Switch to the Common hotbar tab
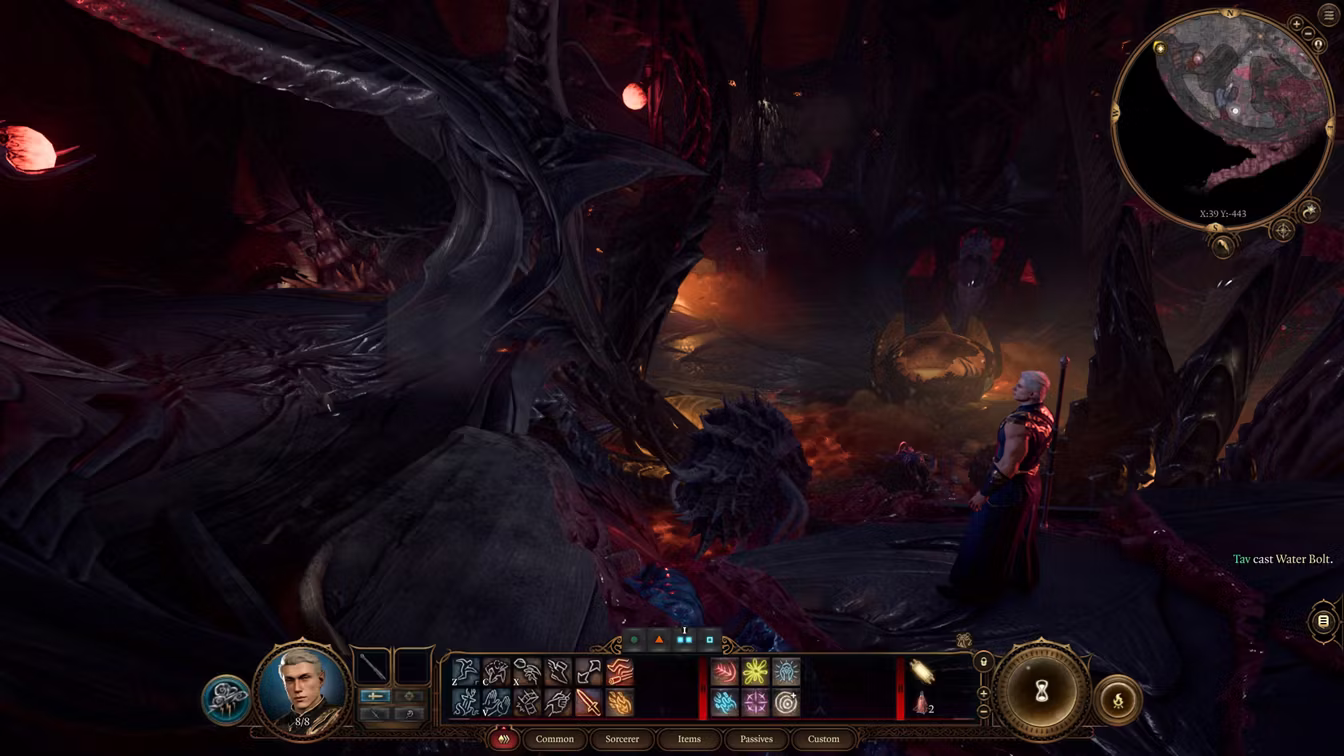The height and width of the screenshot is (756, 1344). click(554, 739)
